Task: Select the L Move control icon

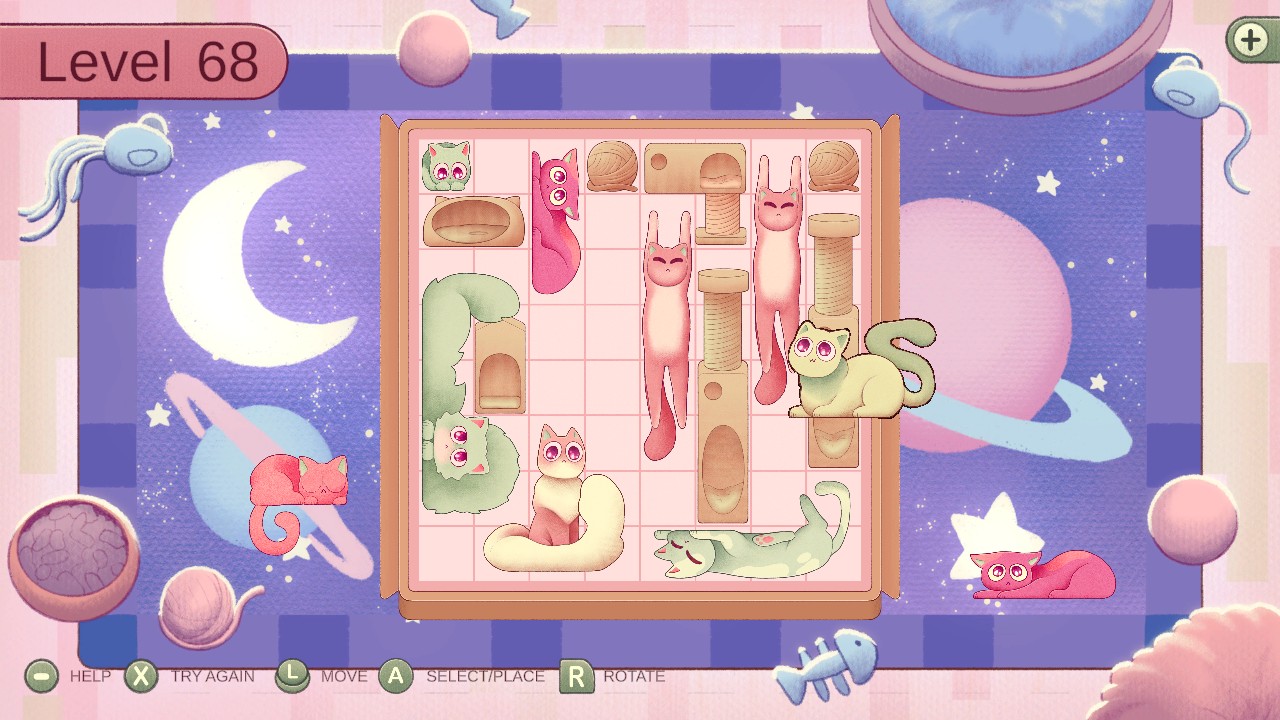Action: 292,676
